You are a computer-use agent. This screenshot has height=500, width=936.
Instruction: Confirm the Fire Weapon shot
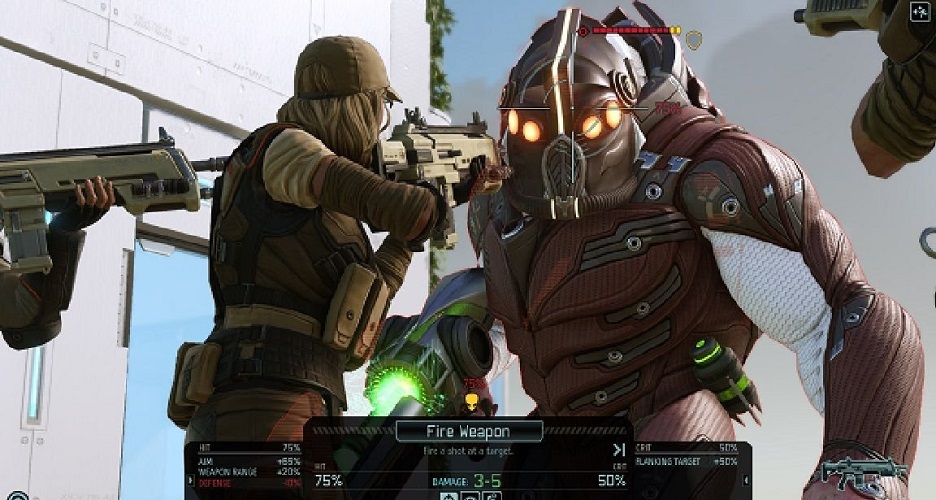(469, 432)
